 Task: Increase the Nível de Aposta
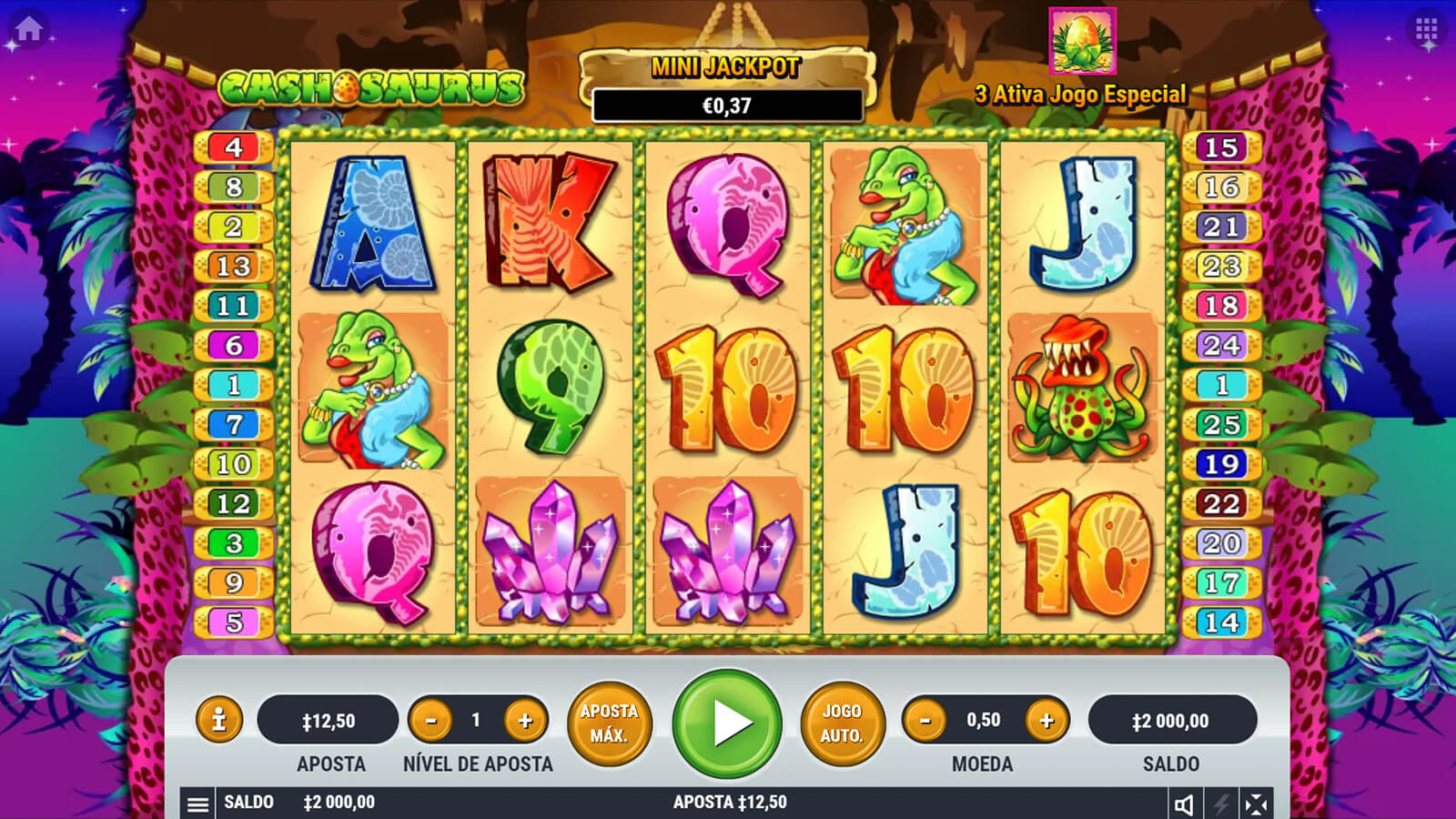tap(525, 721)
